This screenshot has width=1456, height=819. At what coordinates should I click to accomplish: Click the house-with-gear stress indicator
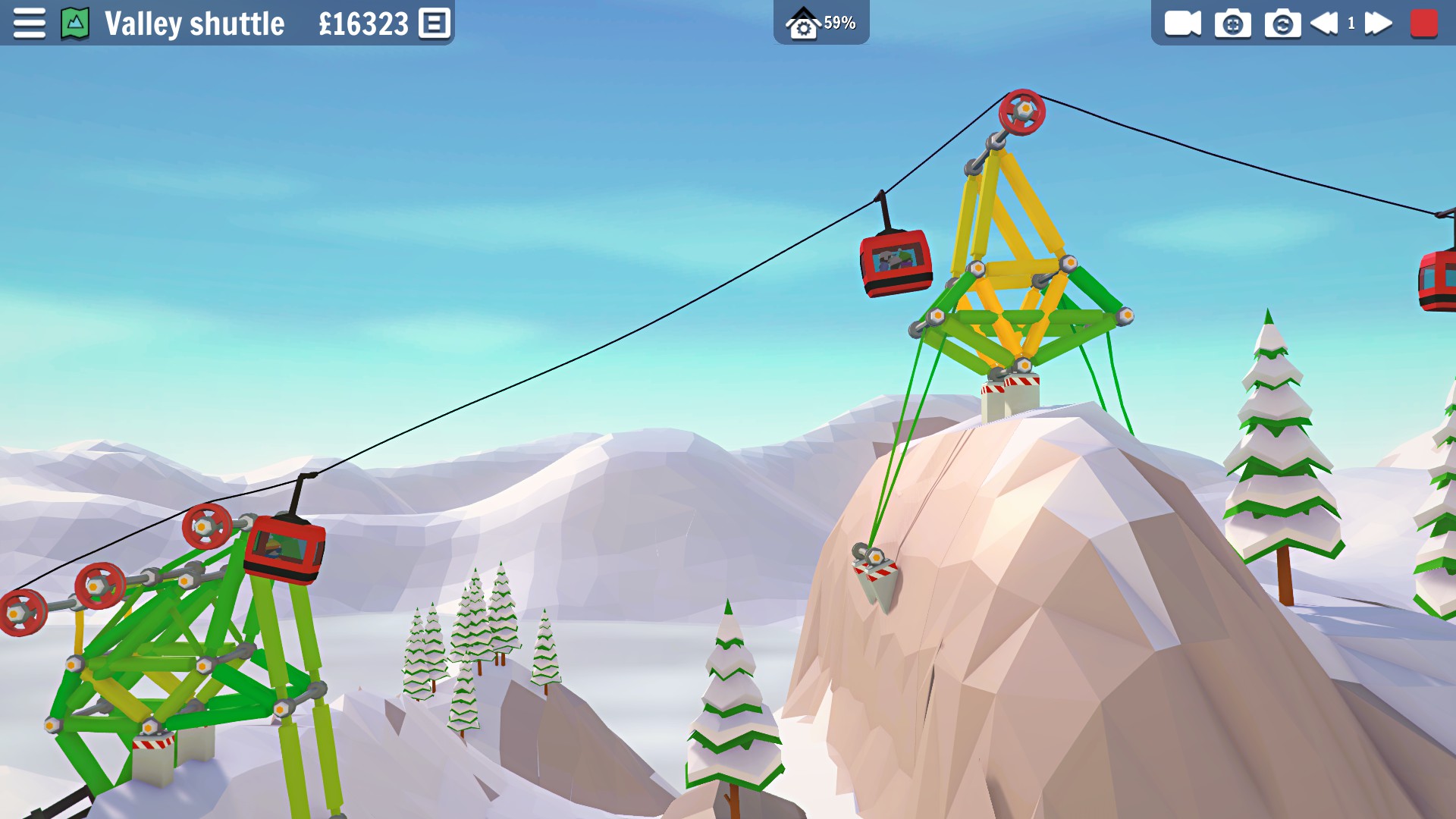tap(802, 24)
